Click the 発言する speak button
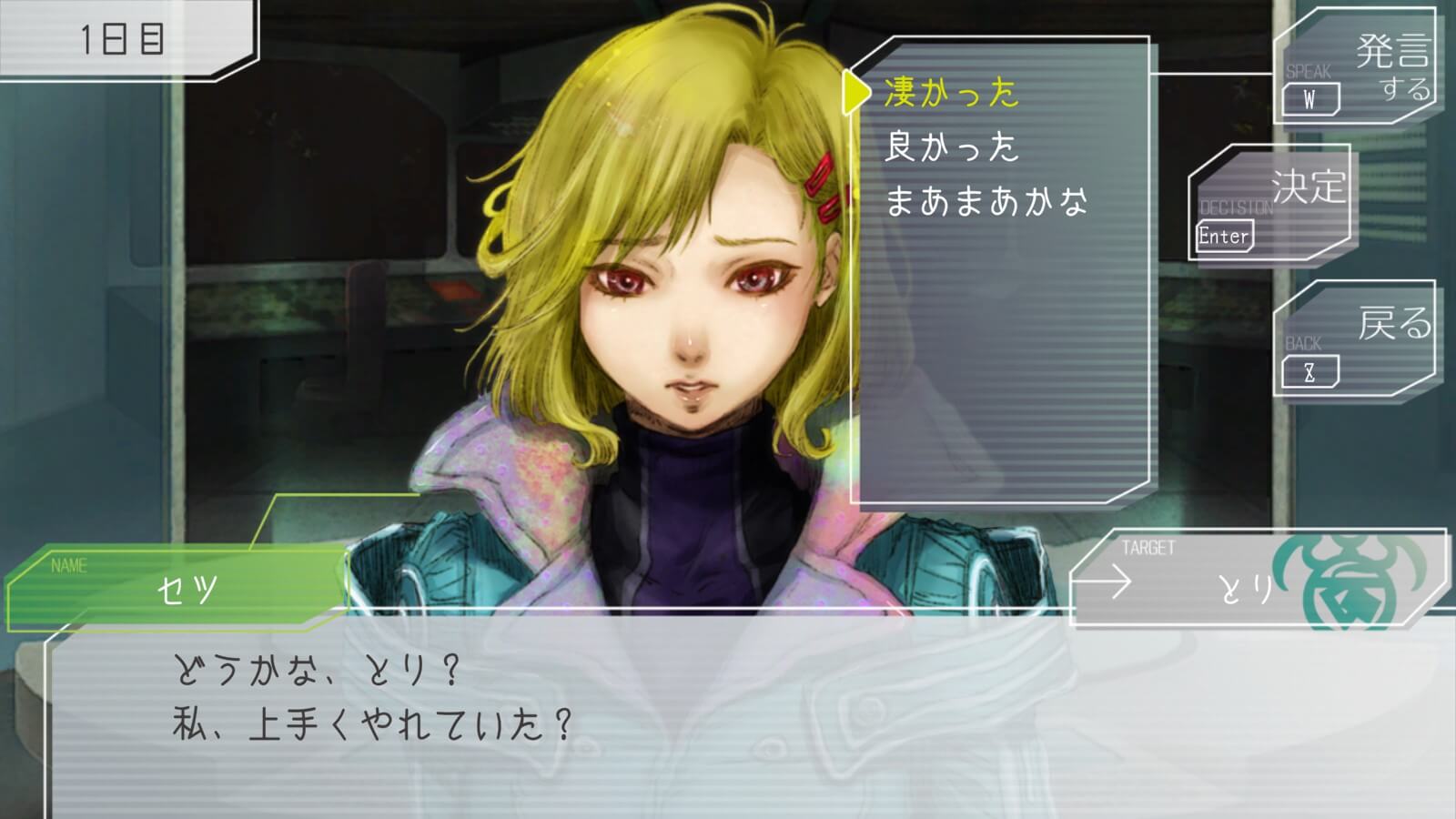 click(x=1355, y=70)
